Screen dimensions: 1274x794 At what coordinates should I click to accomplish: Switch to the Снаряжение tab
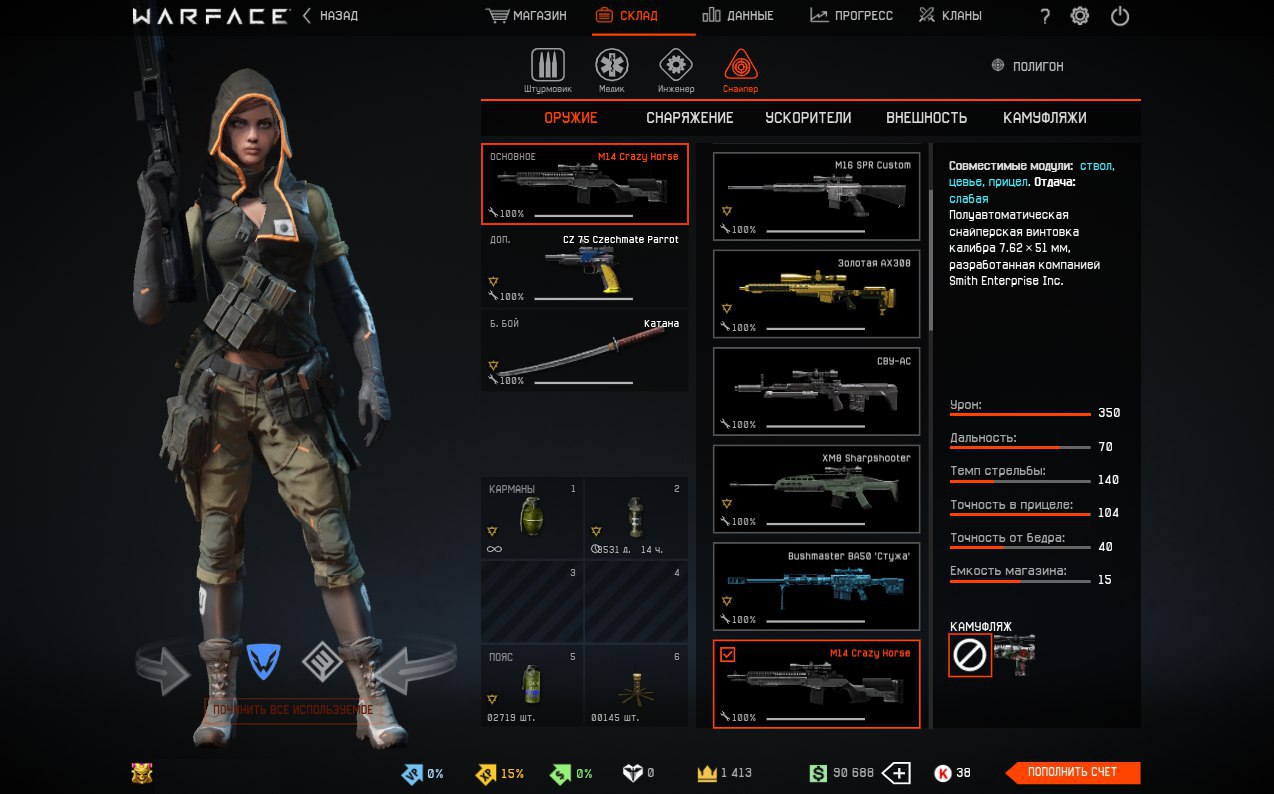[689, 118]
